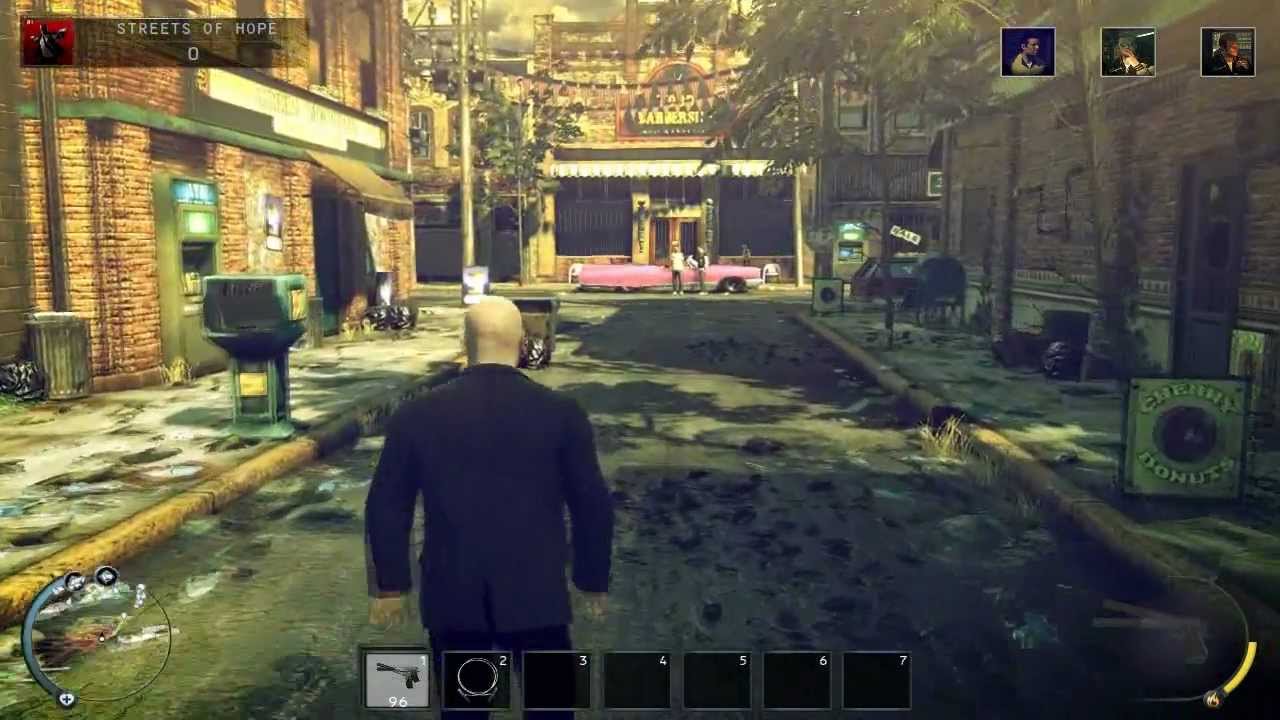Select the Silverballer pistol in slot 1
This screenshot has height=720, width=1280.
tap(397, 678)
